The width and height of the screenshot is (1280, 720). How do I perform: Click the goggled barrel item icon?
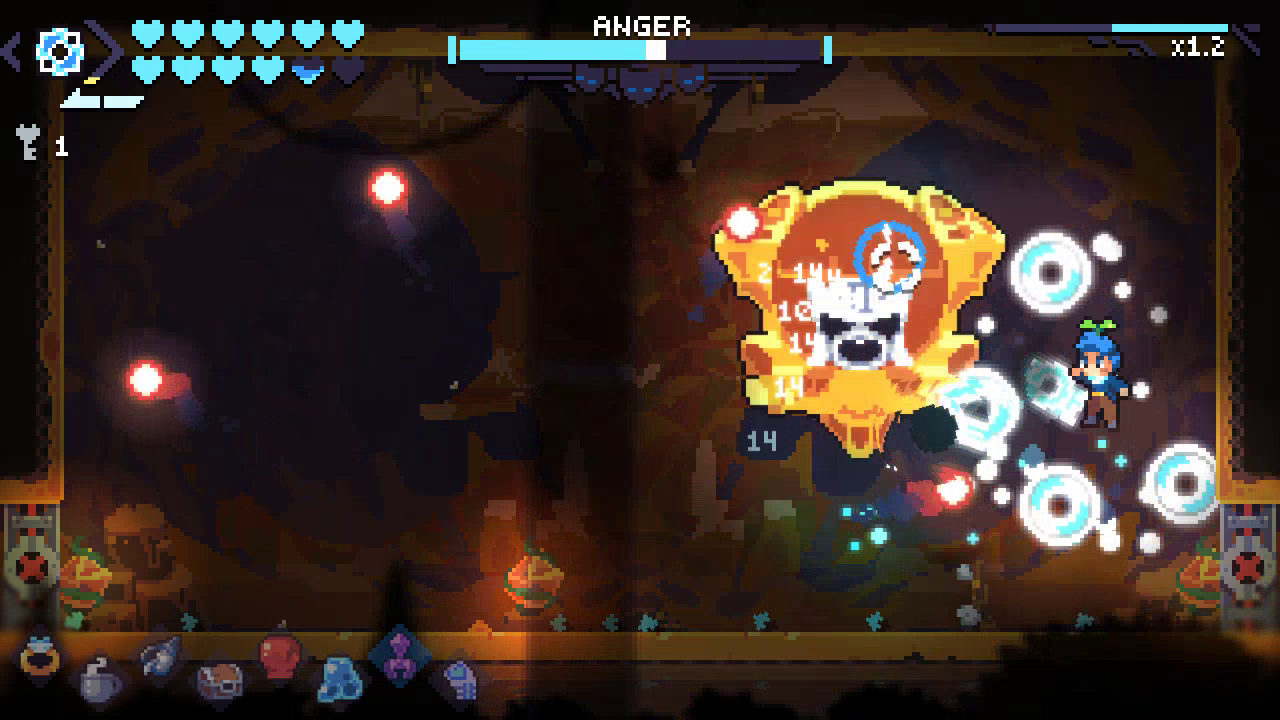pyautogui.click(x=220, y=678)
